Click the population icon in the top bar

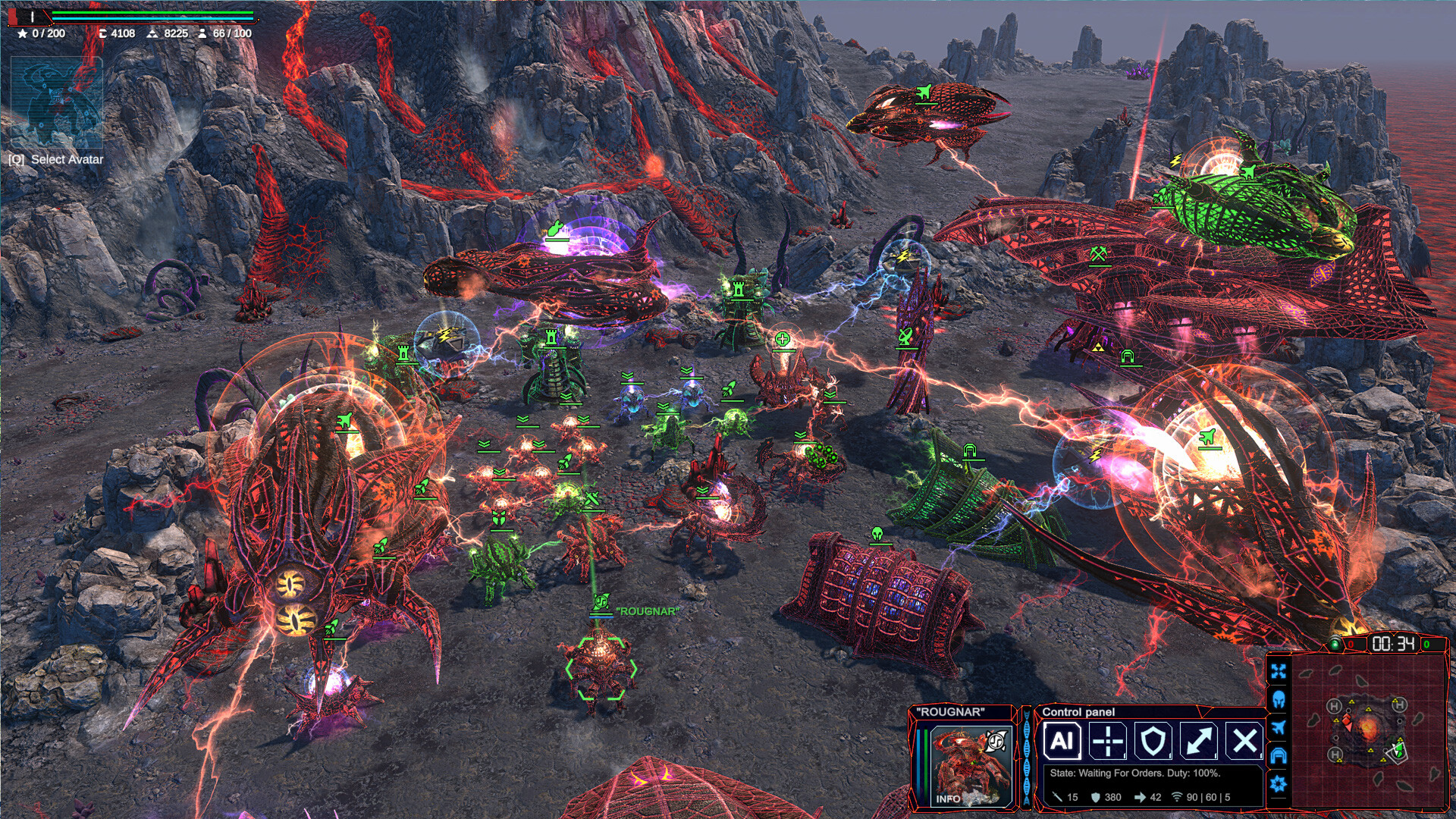(x=203, y=33)
